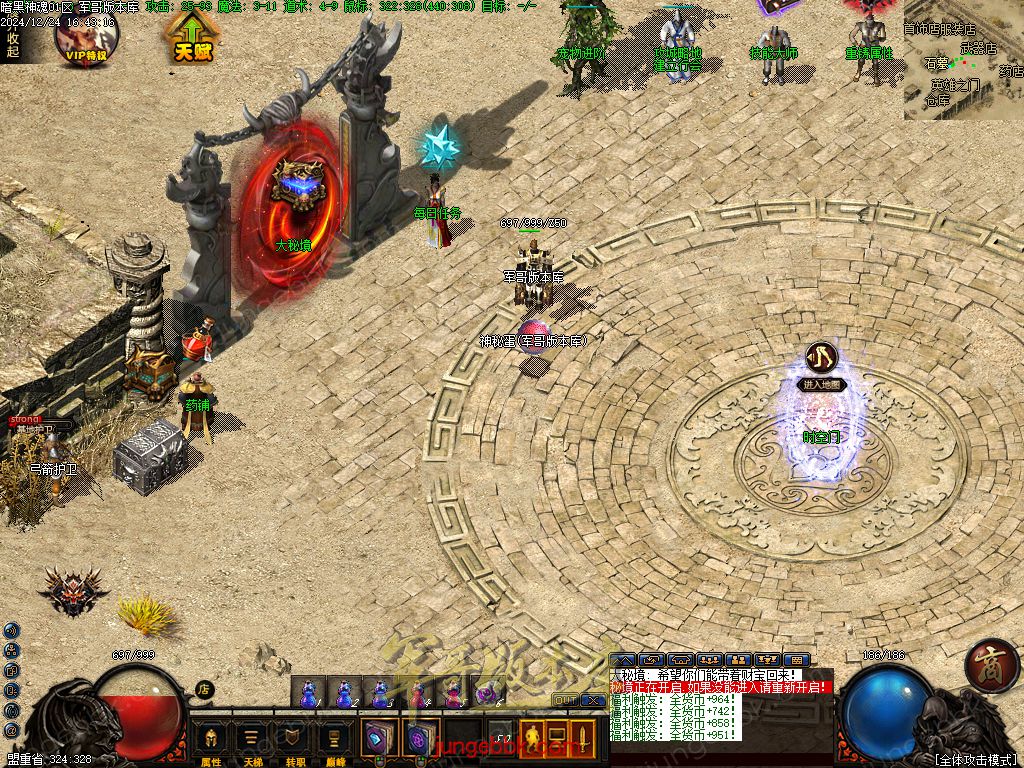1024x768 pixels.
Task: Click the golden sword icon button
Action: click(x=581, y=739)
